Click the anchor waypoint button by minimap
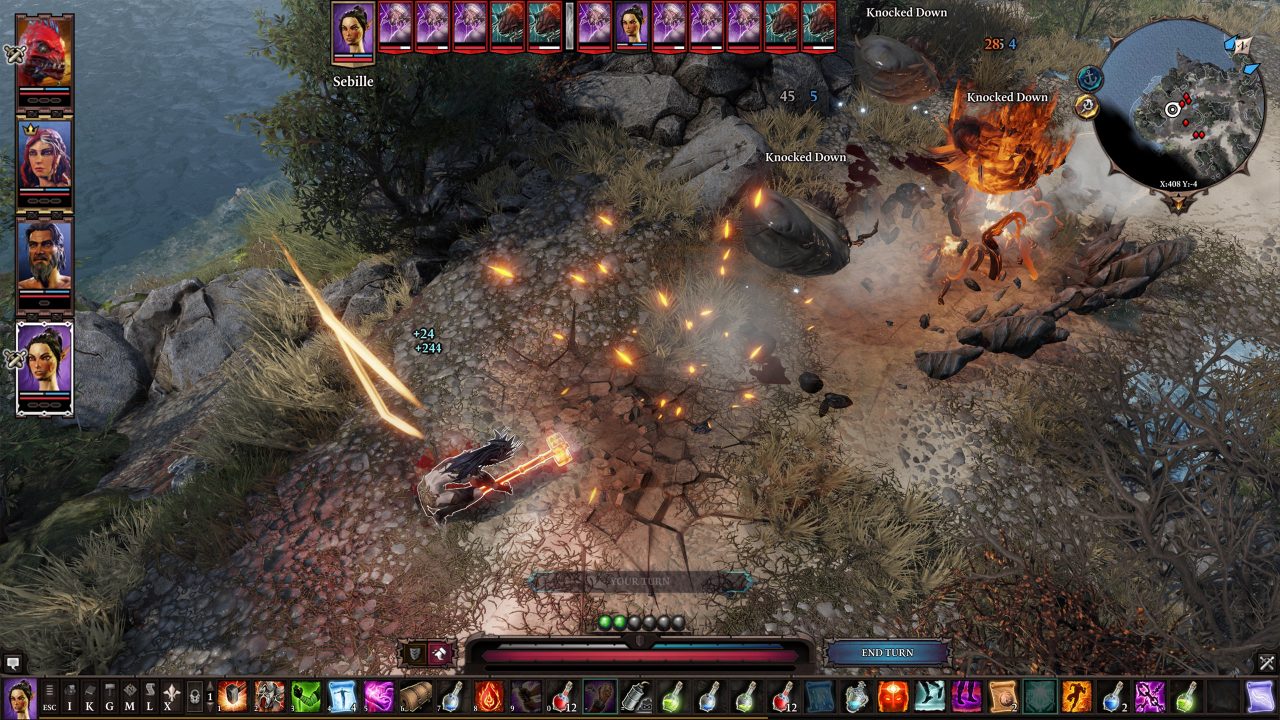1280x720 pixels. (1089, 77)
